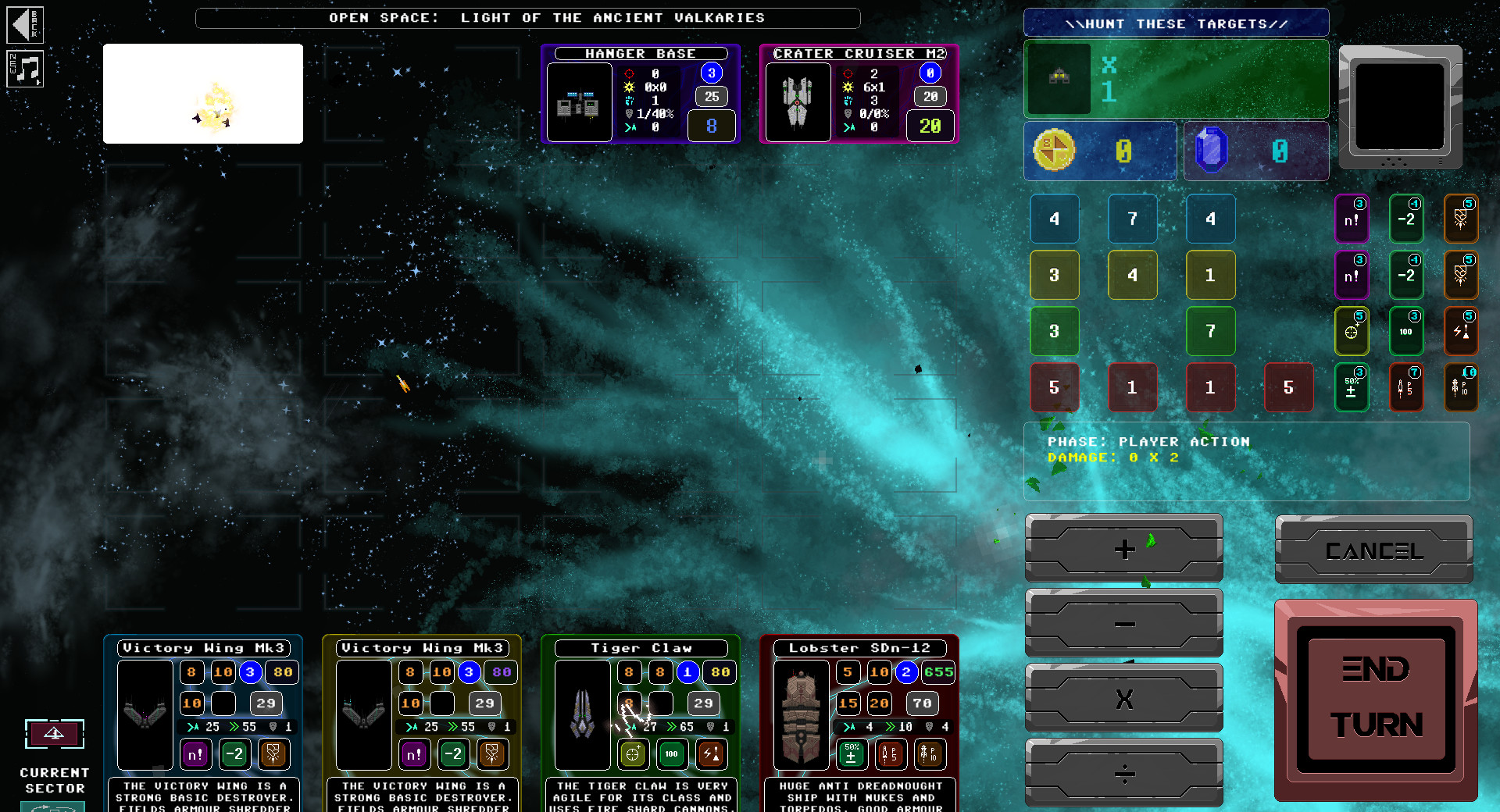Click the − subtraction operation button
This screenshot has width=1500, height=812.
coord(1123,624)
